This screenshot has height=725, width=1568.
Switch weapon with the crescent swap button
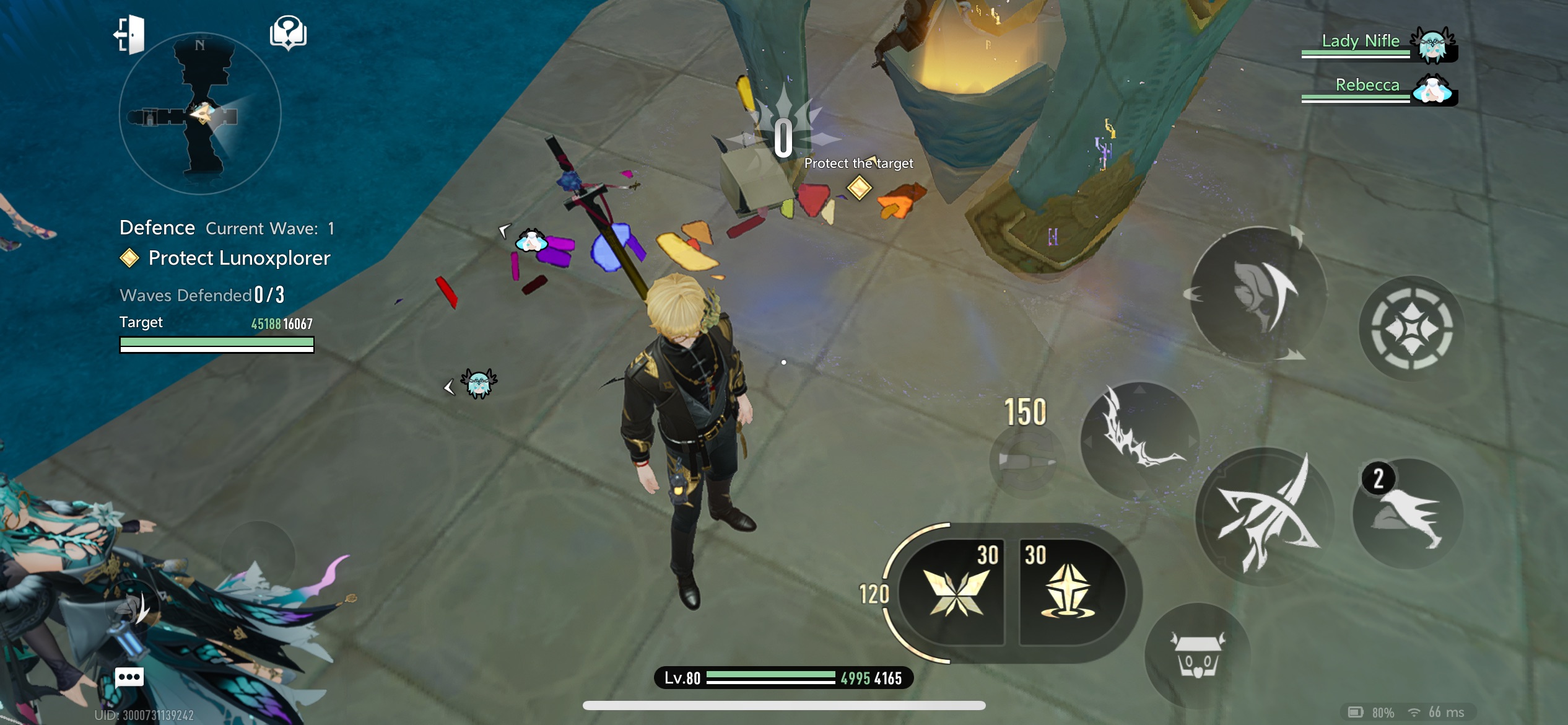coord(1258,294)
